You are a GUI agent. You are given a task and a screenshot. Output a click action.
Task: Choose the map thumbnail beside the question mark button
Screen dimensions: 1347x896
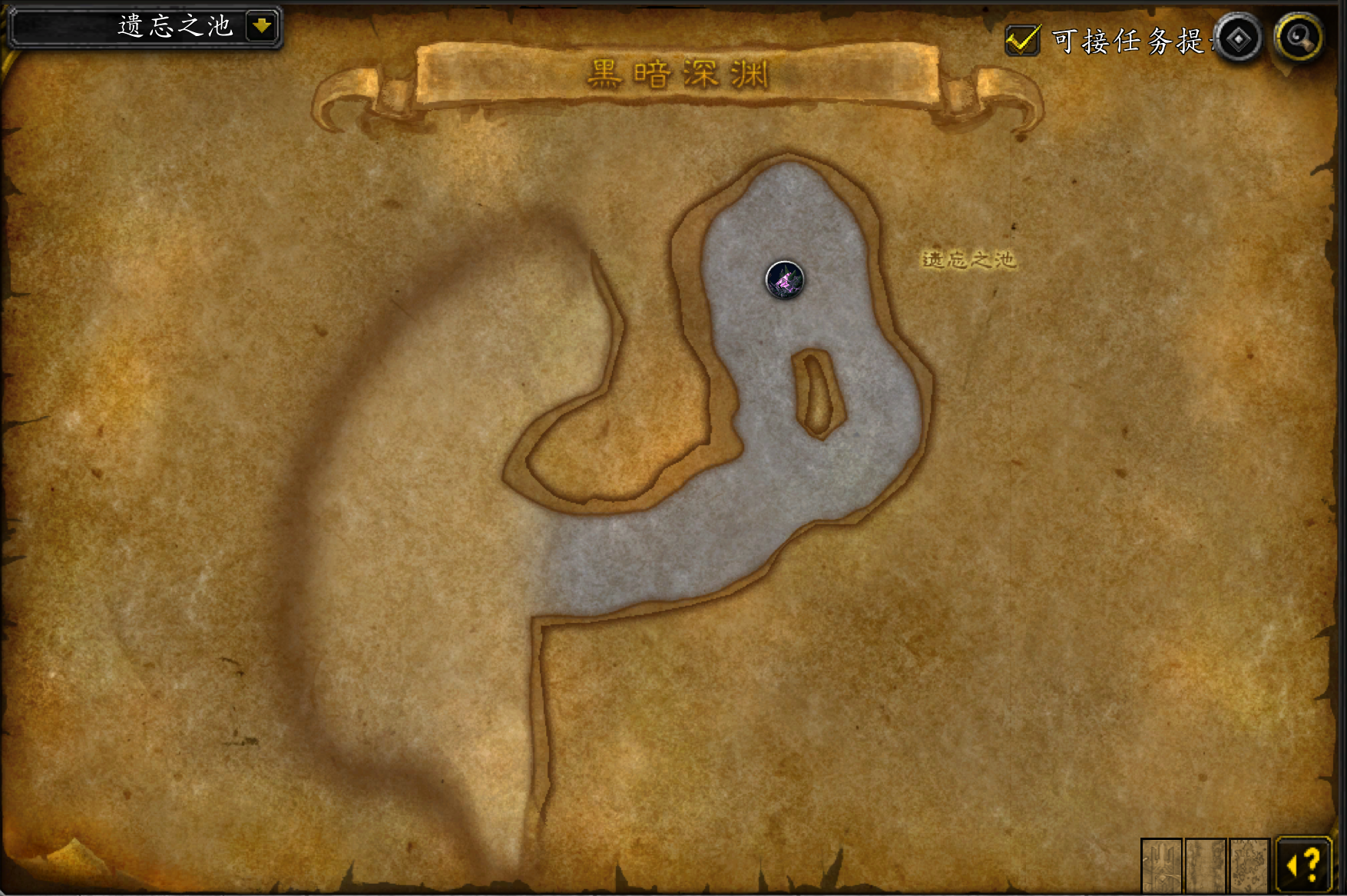(x=1249, y=865)
